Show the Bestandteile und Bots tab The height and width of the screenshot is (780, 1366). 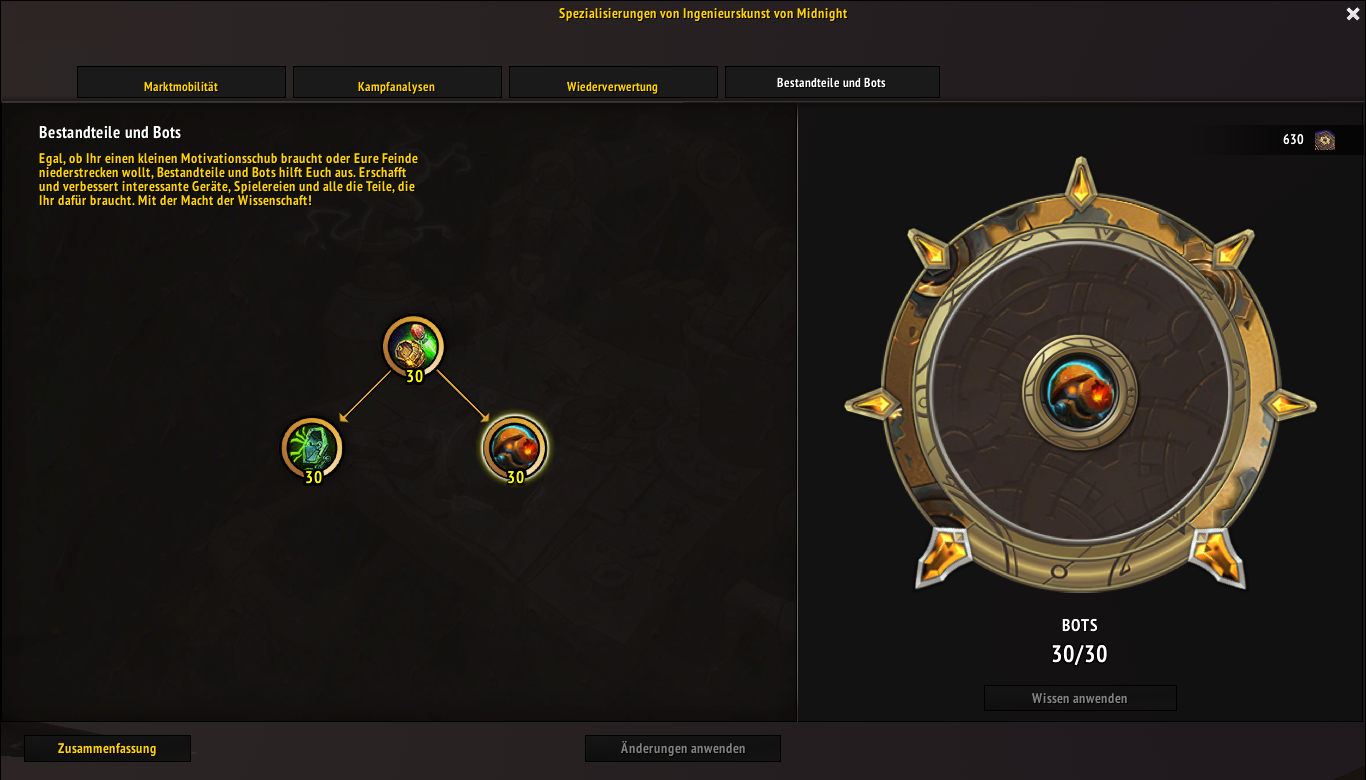click(831, 82)
